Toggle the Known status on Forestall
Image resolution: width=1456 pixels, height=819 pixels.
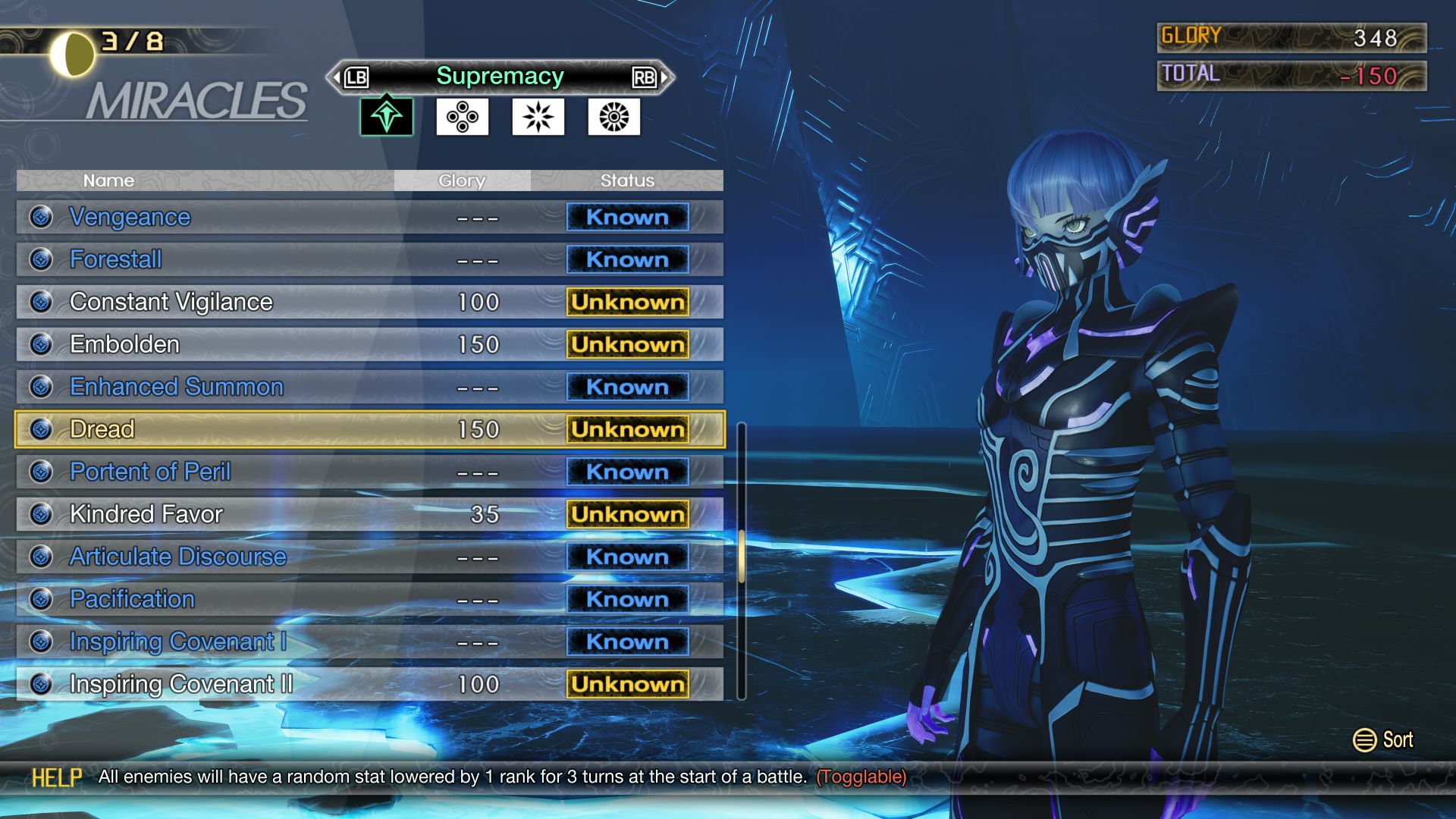pos(626,259)
